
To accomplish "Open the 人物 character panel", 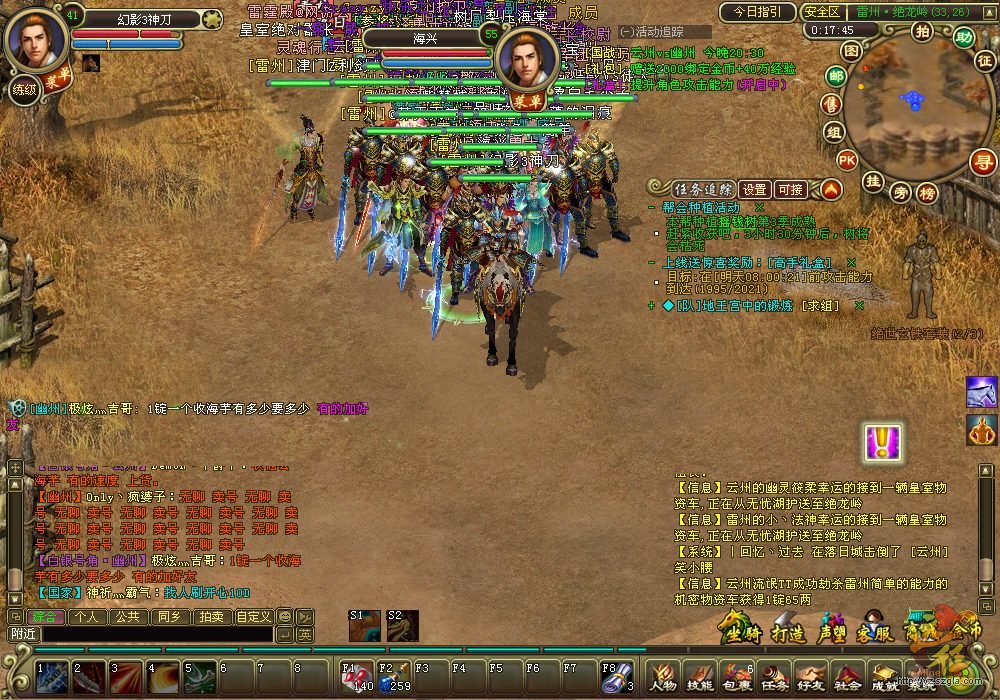I will (663, 677).
